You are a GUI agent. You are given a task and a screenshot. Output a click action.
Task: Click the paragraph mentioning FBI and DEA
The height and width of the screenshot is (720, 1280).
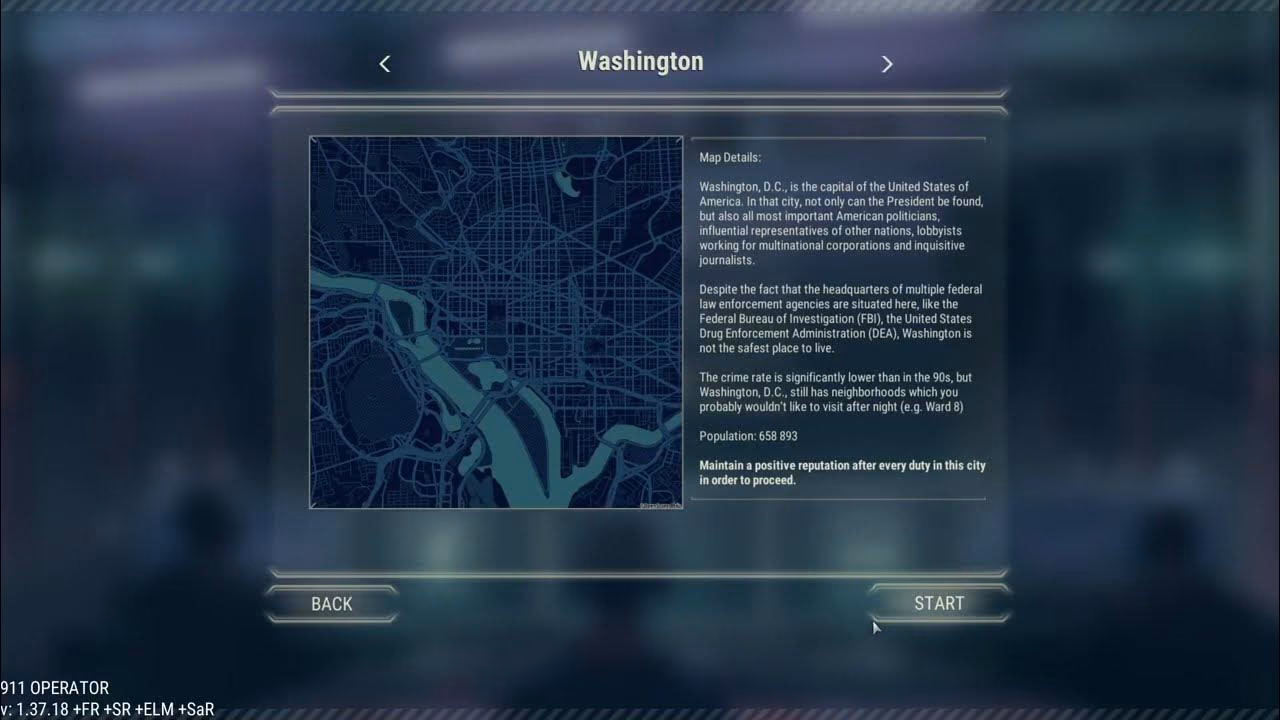tap(840, 318)
